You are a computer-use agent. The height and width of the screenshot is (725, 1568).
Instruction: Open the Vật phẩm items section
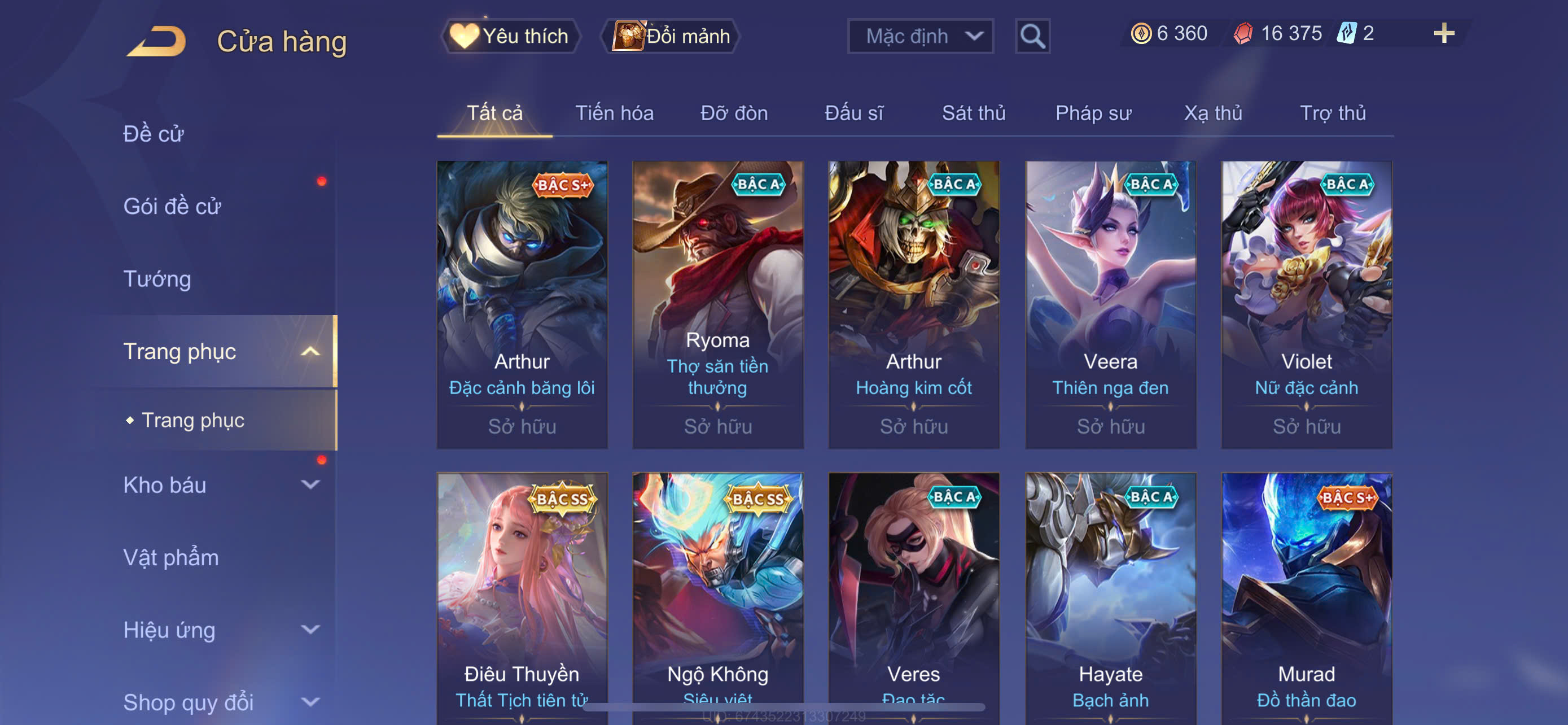[171, 557]
